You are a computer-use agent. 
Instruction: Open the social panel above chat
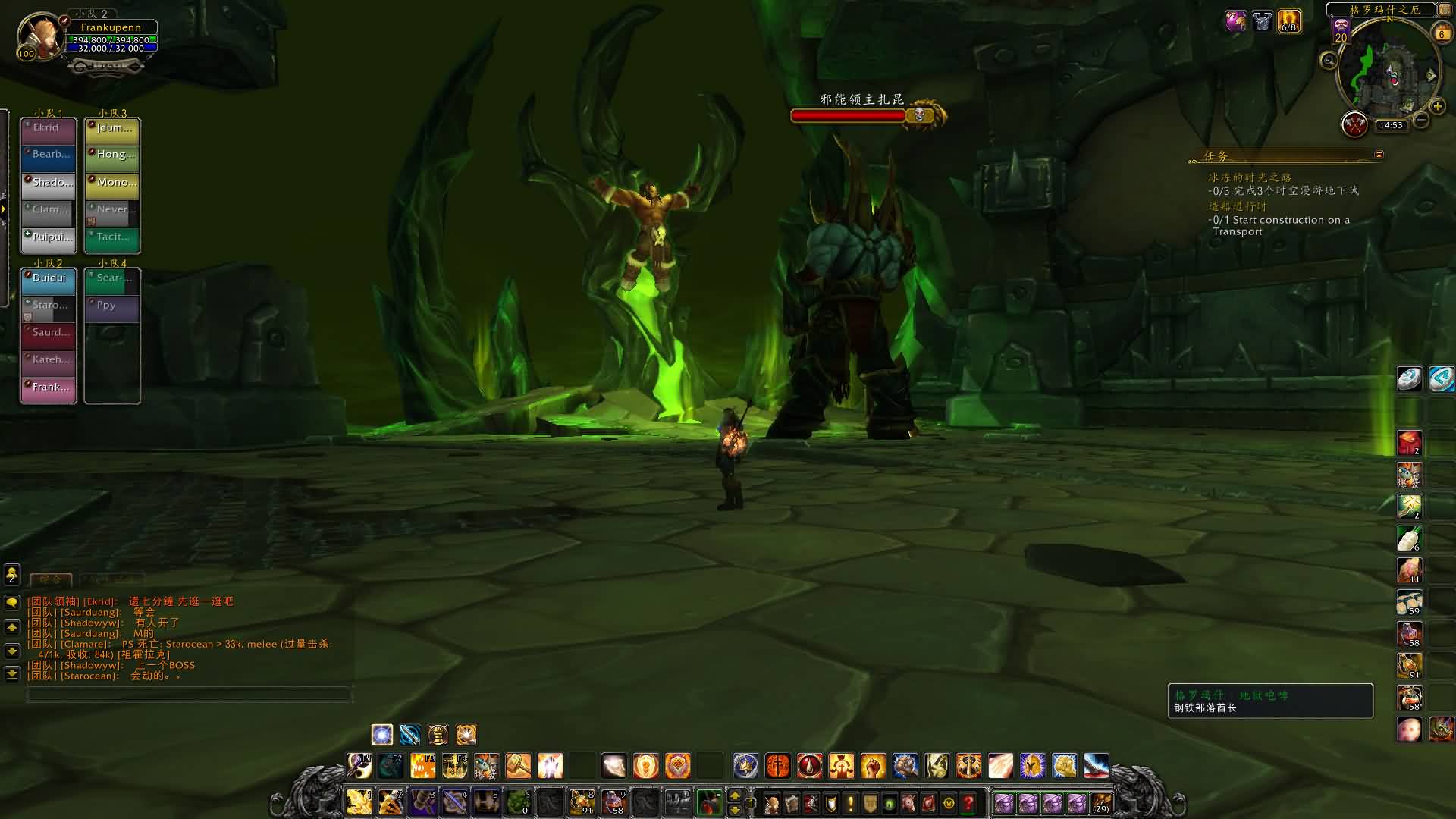(12, 575)
